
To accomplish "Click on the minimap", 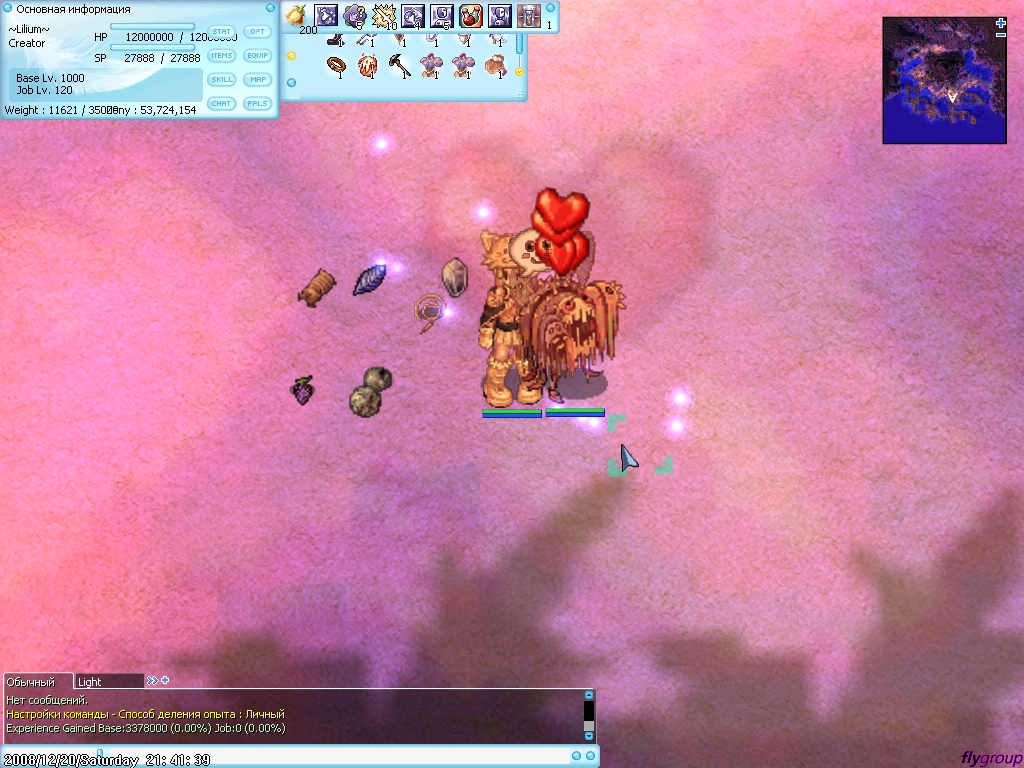I will pyautogui.click(x=943, y=84).
